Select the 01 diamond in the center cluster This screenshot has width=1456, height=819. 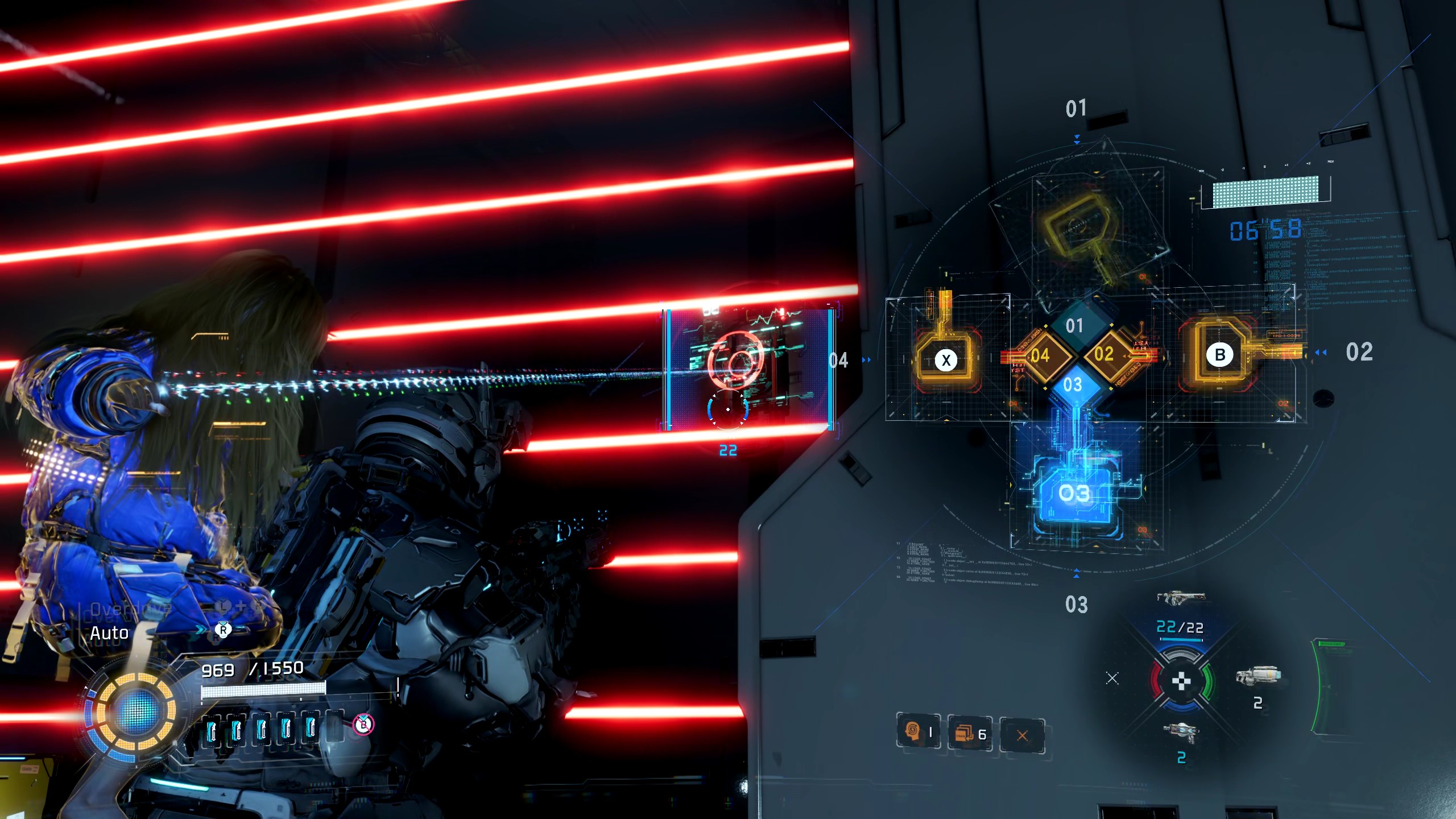click(1074, 326)
